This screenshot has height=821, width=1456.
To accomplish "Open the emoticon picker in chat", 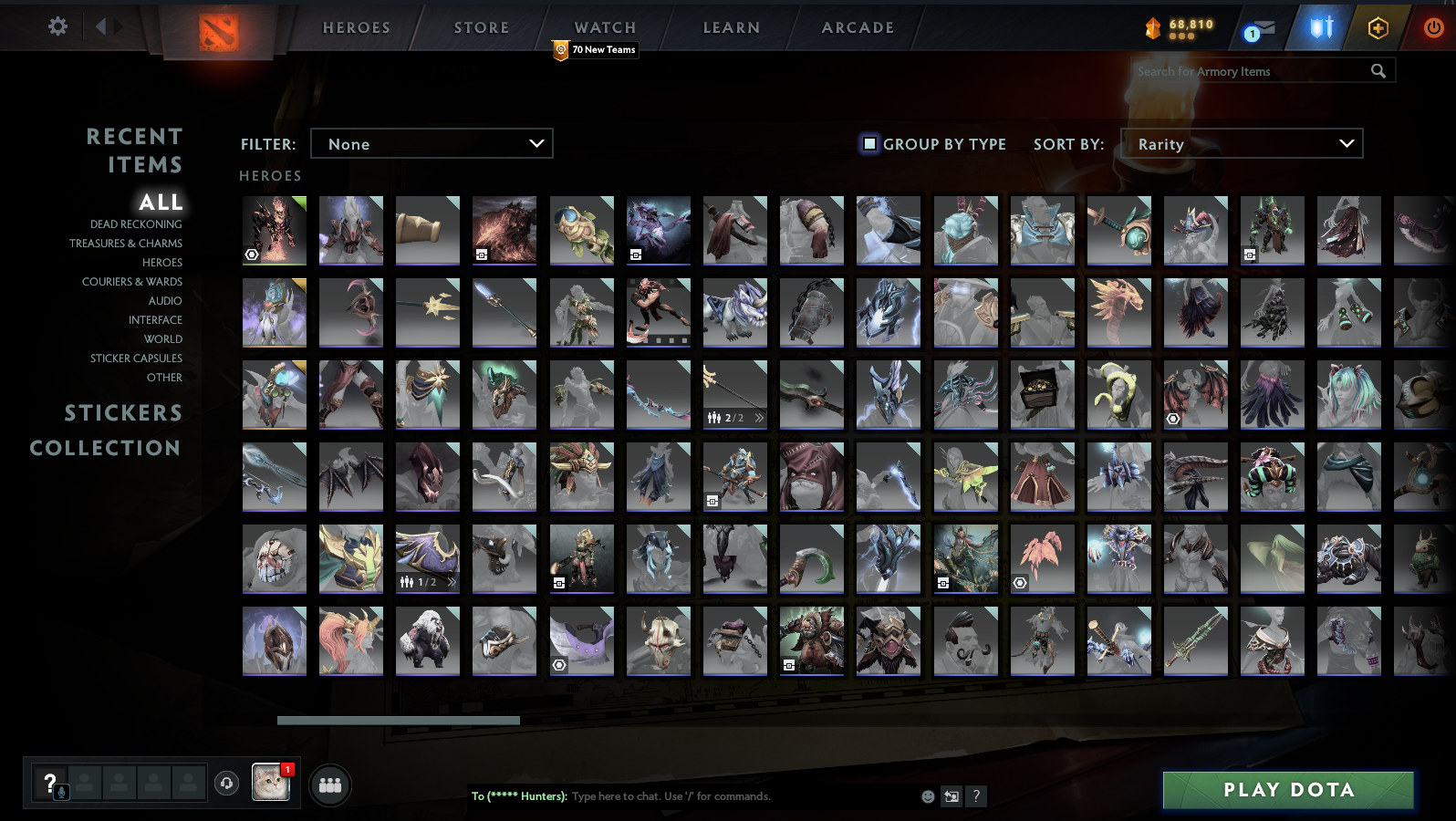I will pyautogui.click(x=927, y=796).
